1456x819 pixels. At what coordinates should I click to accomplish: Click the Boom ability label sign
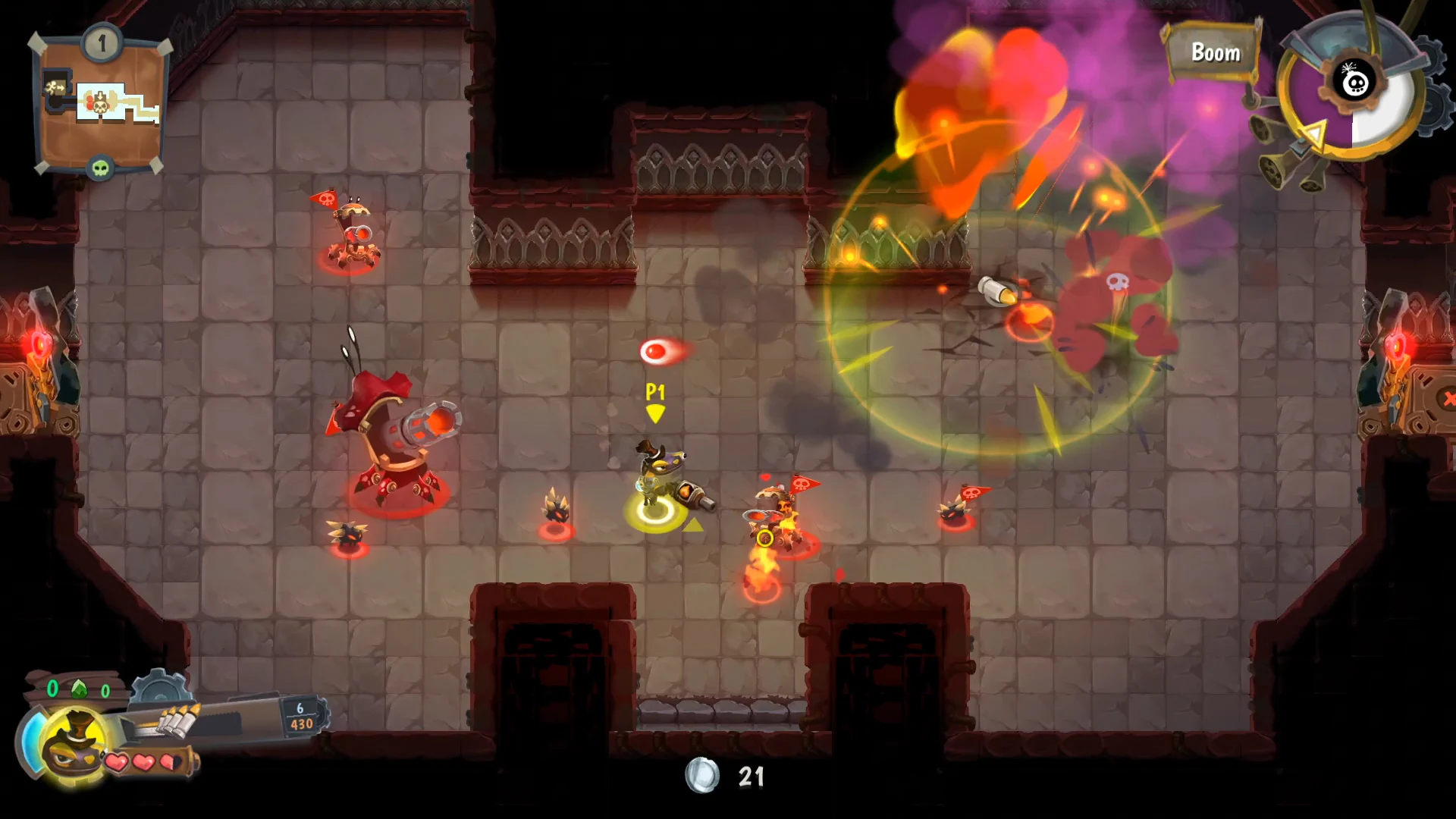[1215, 52]
